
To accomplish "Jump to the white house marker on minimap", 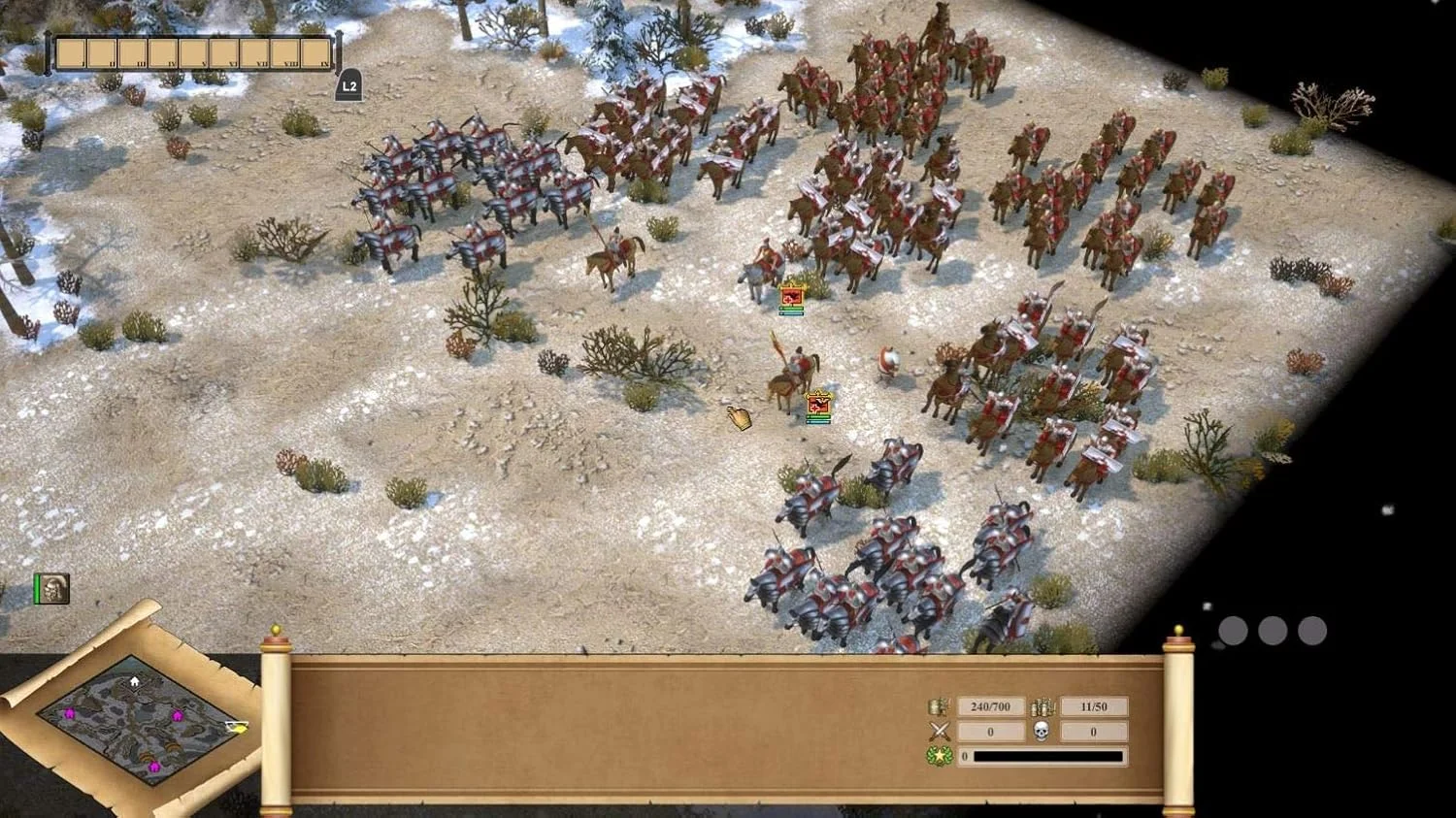I will pyautogui.click(x=134, y=681).
